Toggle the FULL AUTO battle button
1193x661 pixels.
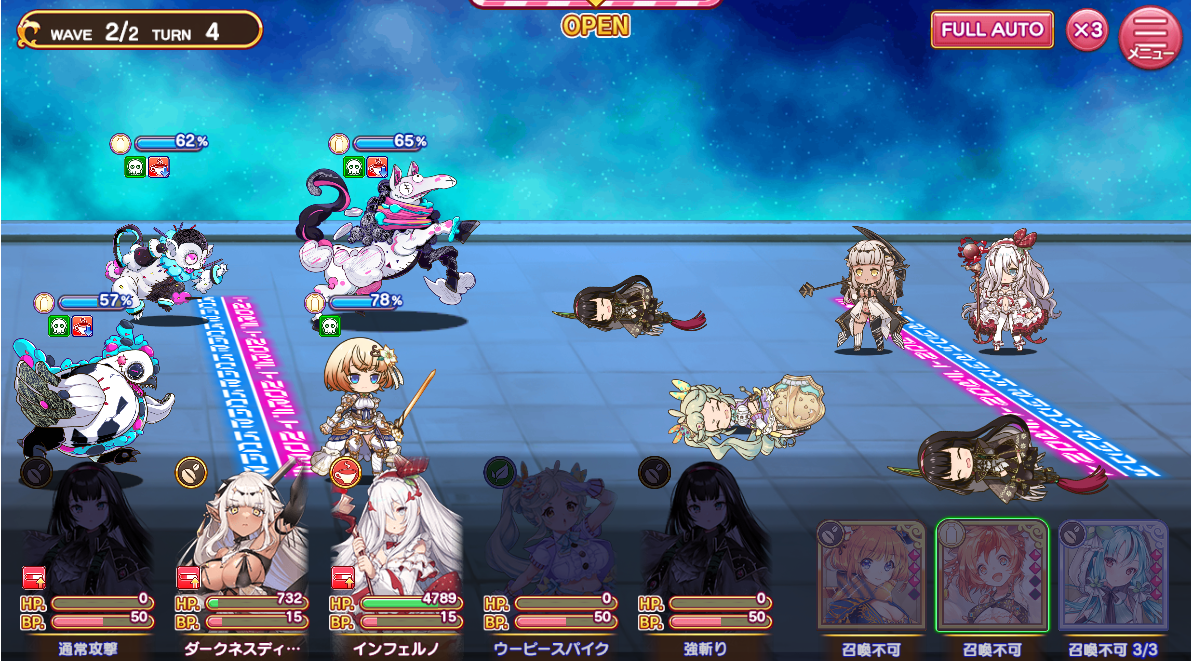(x=992, y=30)
